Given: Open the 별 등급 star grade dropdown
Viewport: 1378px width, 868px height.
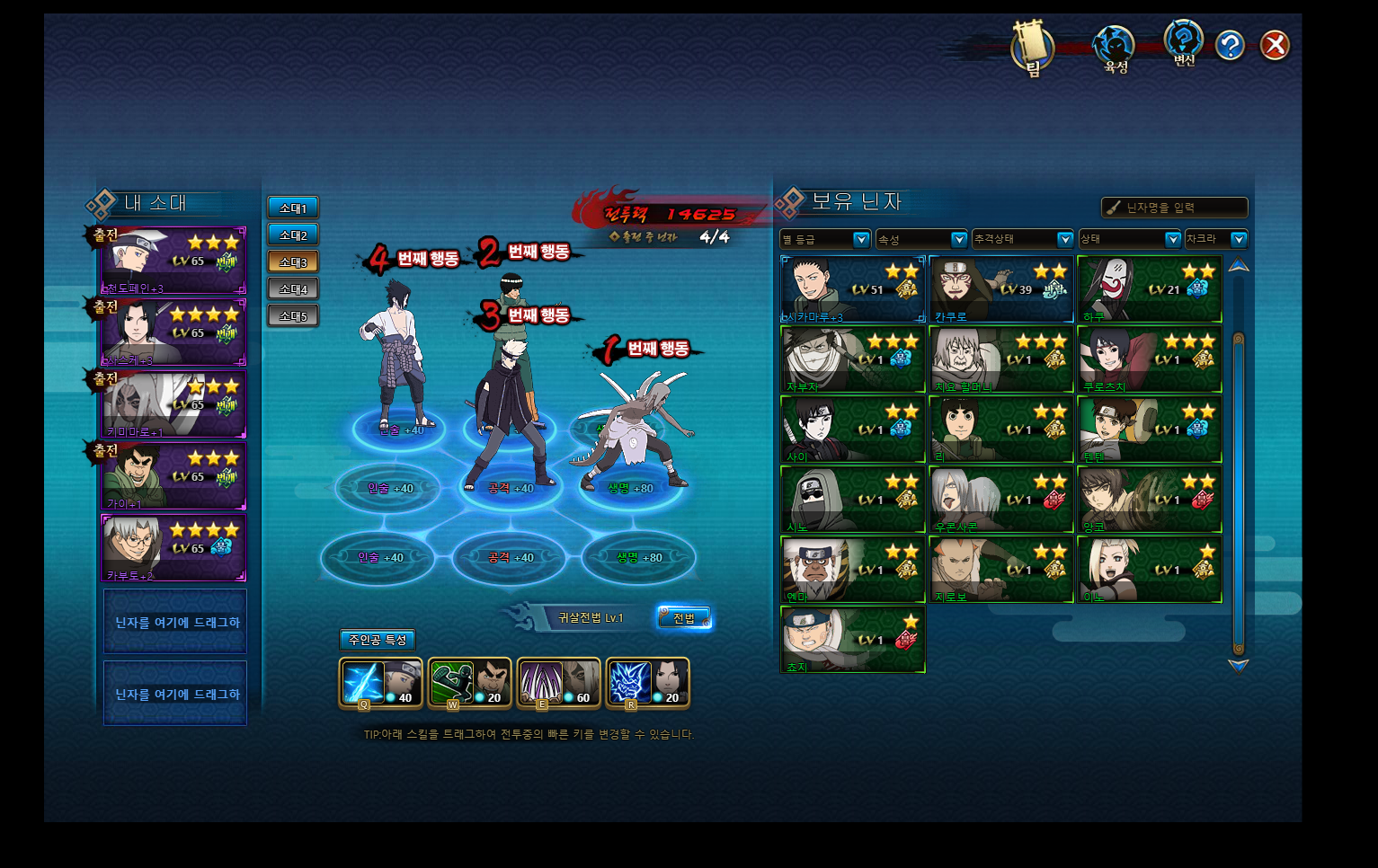Looking at the screenshot, I should [825, 239].
